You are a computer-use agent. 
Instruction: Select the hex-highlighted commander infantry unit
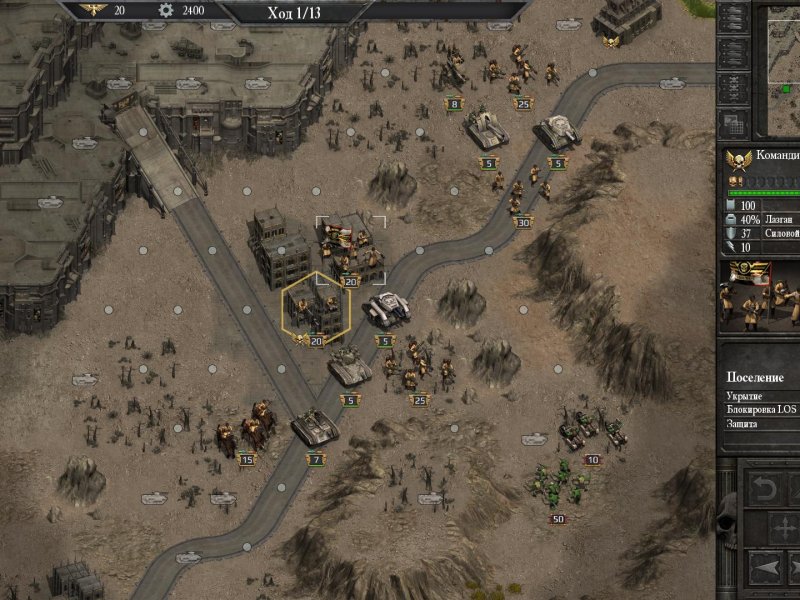pyautogui.click(x=315, y=310)
